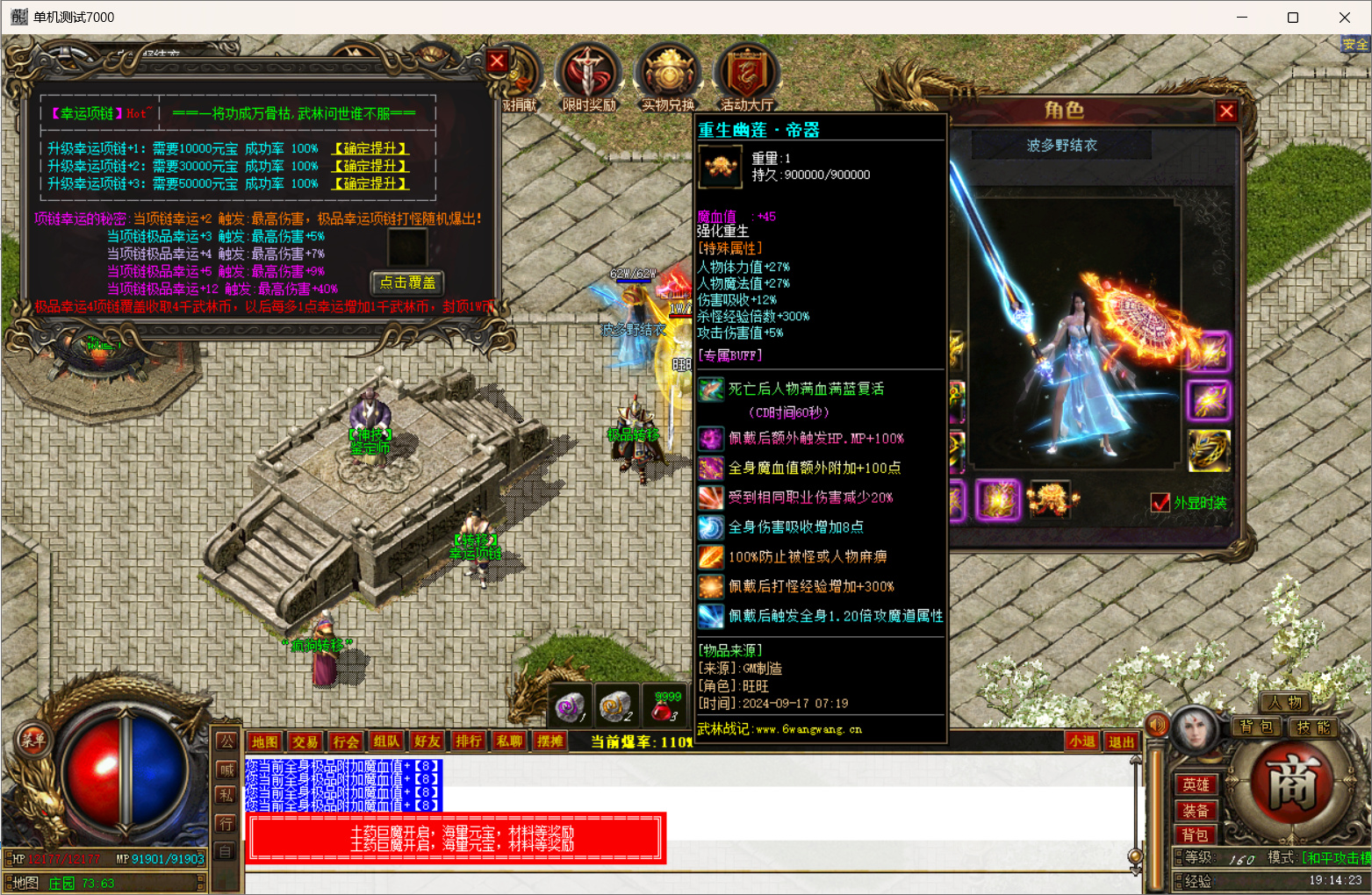Click the 退出 exit button
The height and width of the screenshot is (895, 1372).
(x=1121, y=741)
